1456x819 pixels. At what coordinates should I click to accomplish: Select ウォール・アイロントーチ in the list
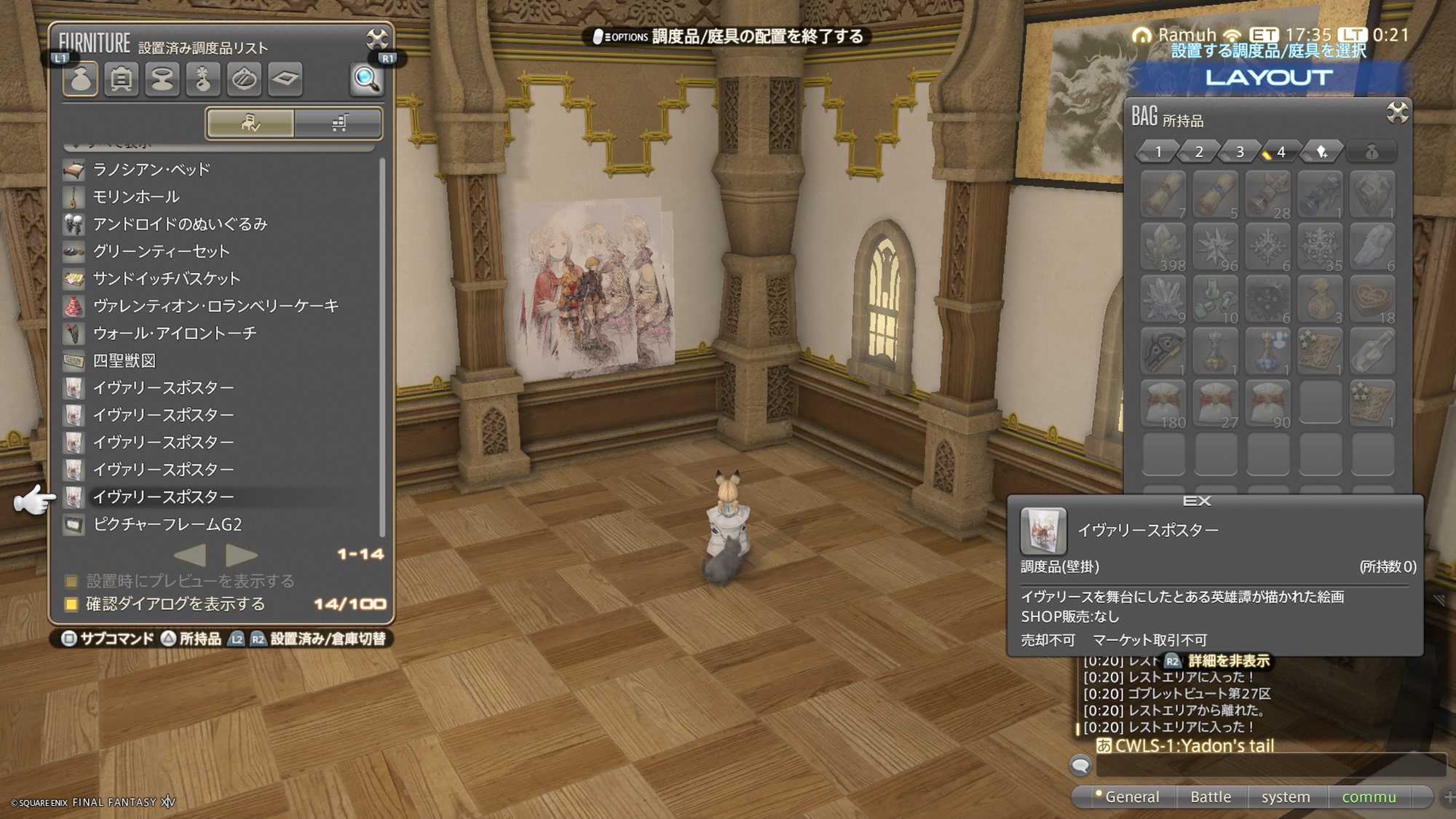point(175,333)
